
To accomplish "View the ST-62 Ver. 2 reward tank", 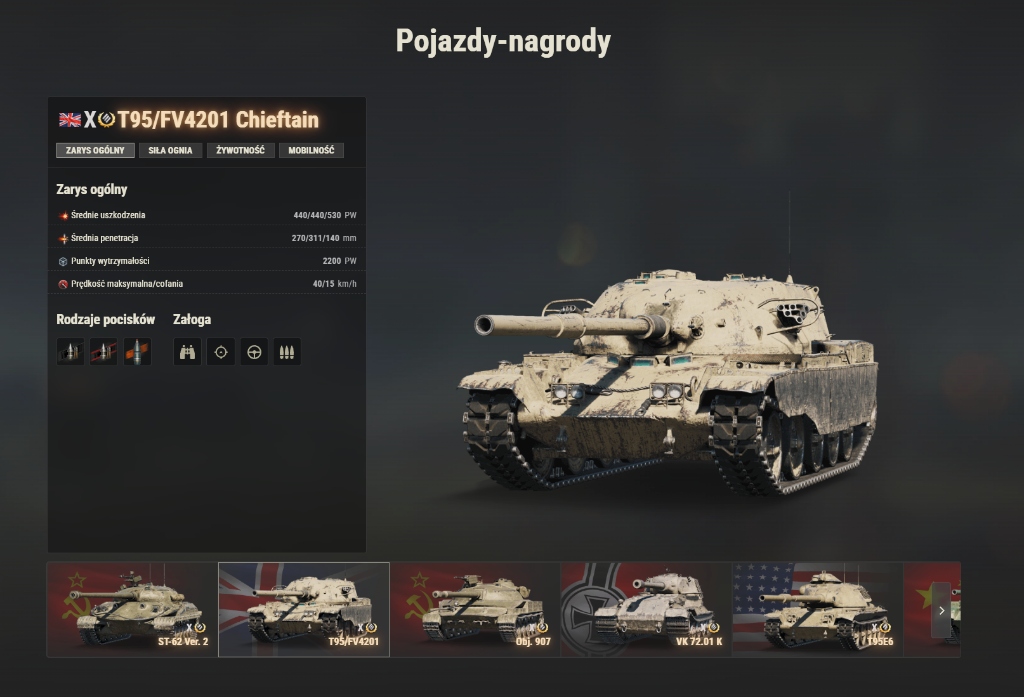I will point(132,609).
